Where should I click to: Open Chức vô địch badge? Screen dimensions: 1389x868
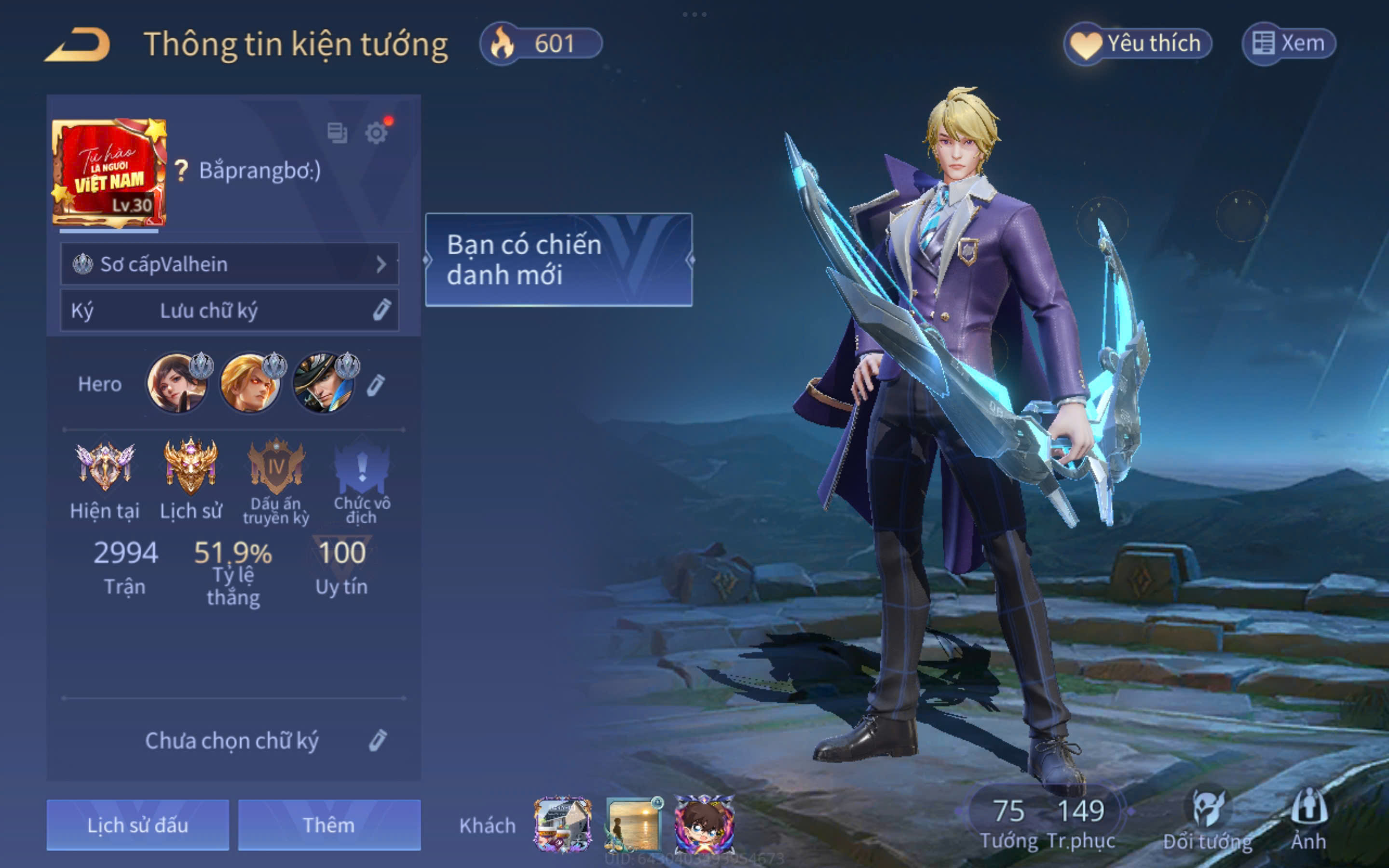362,467
